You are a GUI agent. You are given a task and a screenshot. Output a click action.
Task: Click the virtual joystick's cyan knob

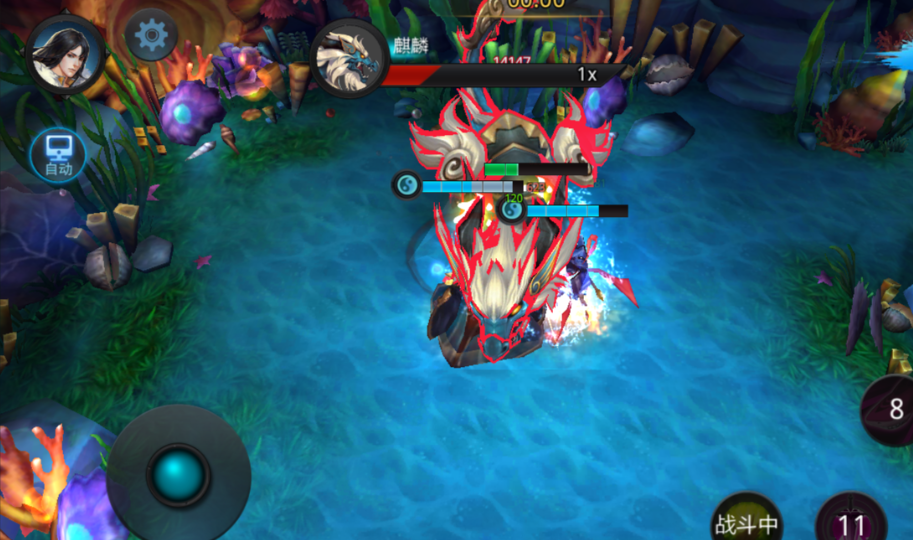(179, 473)
